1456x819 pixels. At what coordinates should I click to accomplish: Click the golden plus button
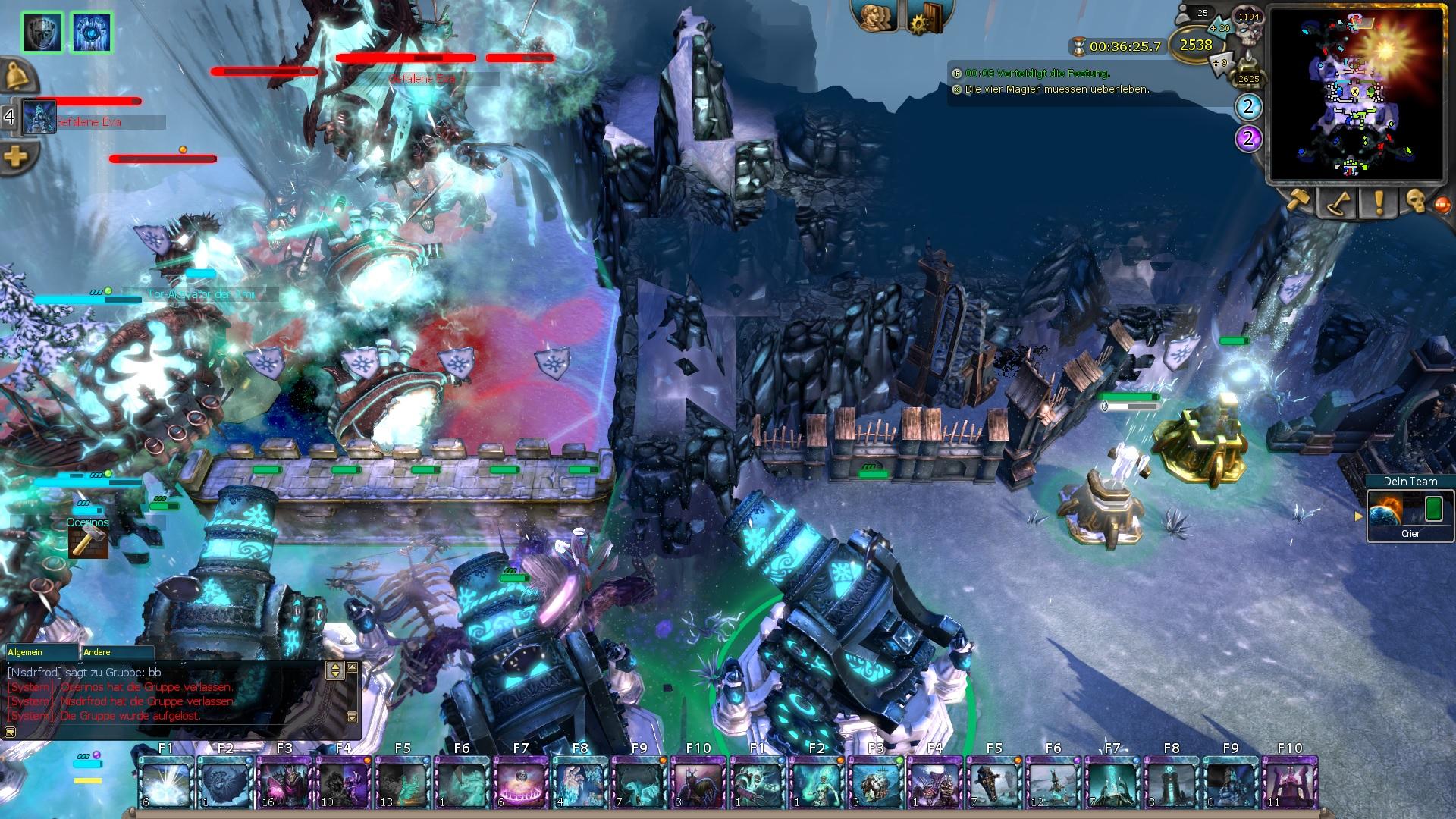[16, 157]
